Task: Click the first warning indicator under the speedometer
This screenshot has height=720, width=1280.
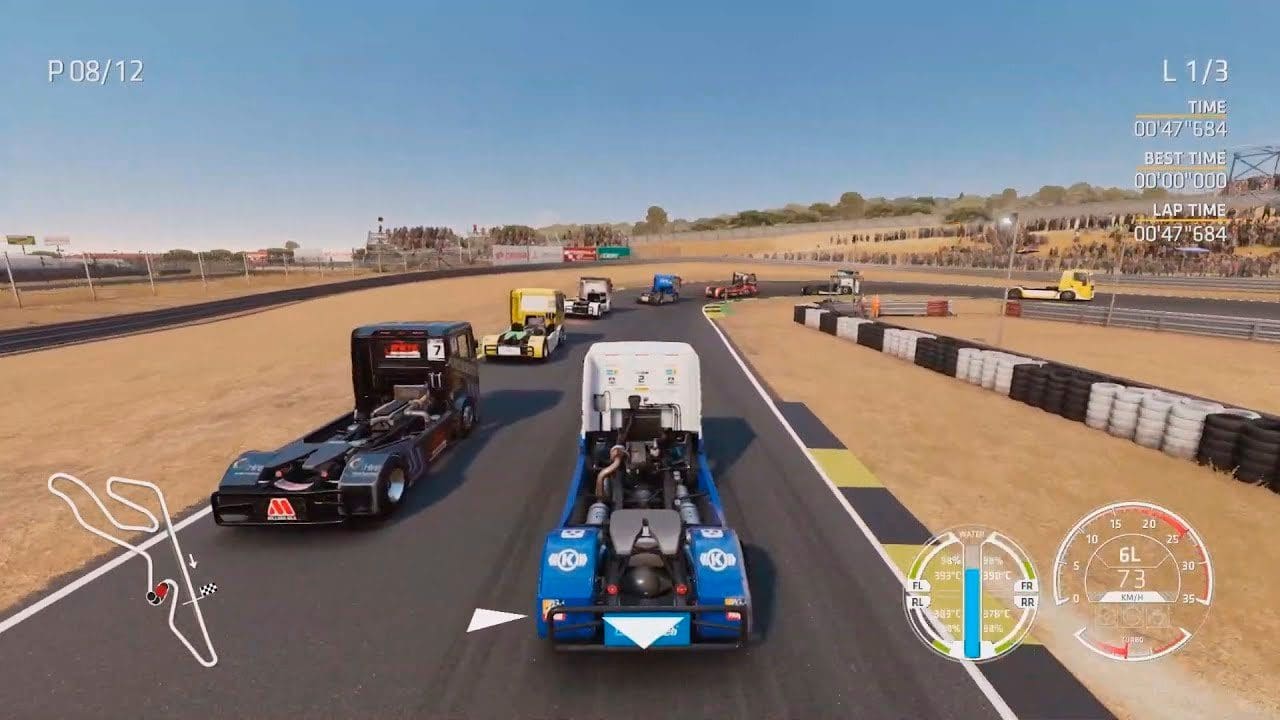Action: (1105, 618)
